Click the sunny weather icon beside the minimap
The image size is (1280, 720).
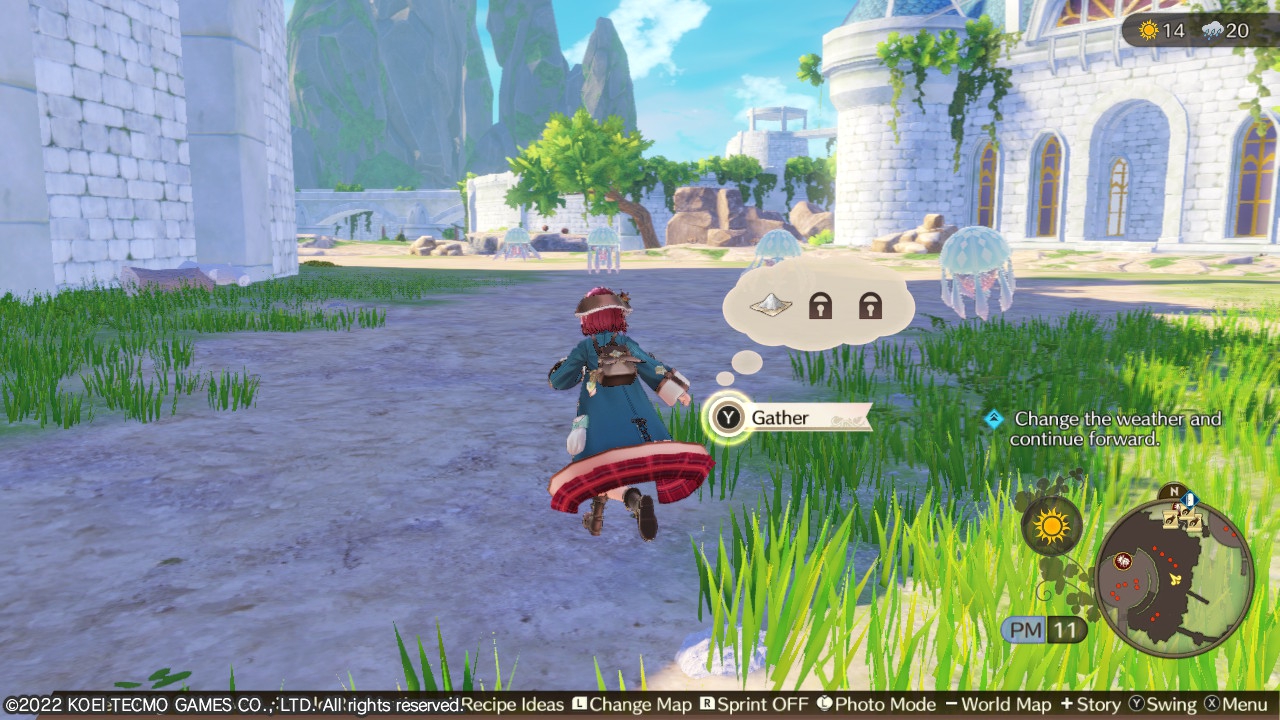[x=1052, y=525]
